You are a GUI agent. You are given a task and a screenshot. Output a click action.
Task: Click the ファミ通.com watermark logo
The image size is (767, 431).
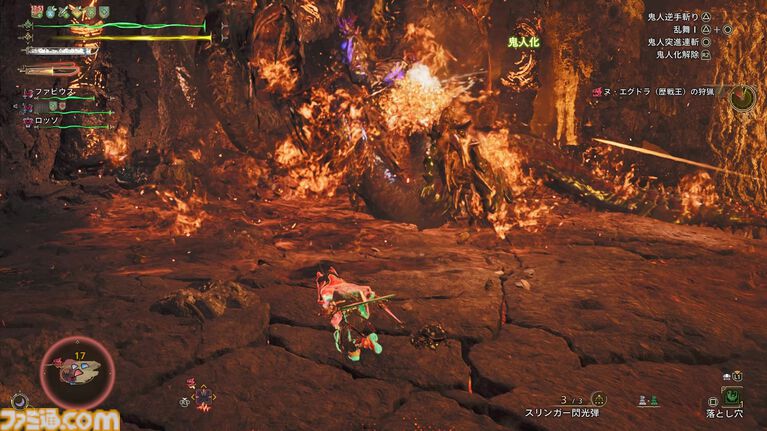coord(60,417)
